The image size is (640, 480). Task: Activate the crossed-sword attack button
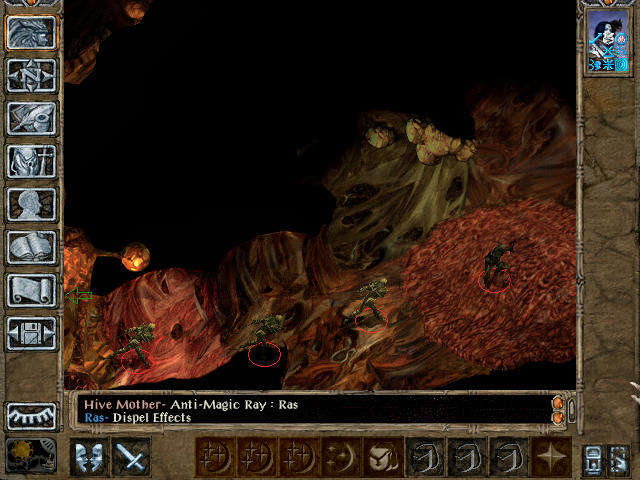point(131,457)
